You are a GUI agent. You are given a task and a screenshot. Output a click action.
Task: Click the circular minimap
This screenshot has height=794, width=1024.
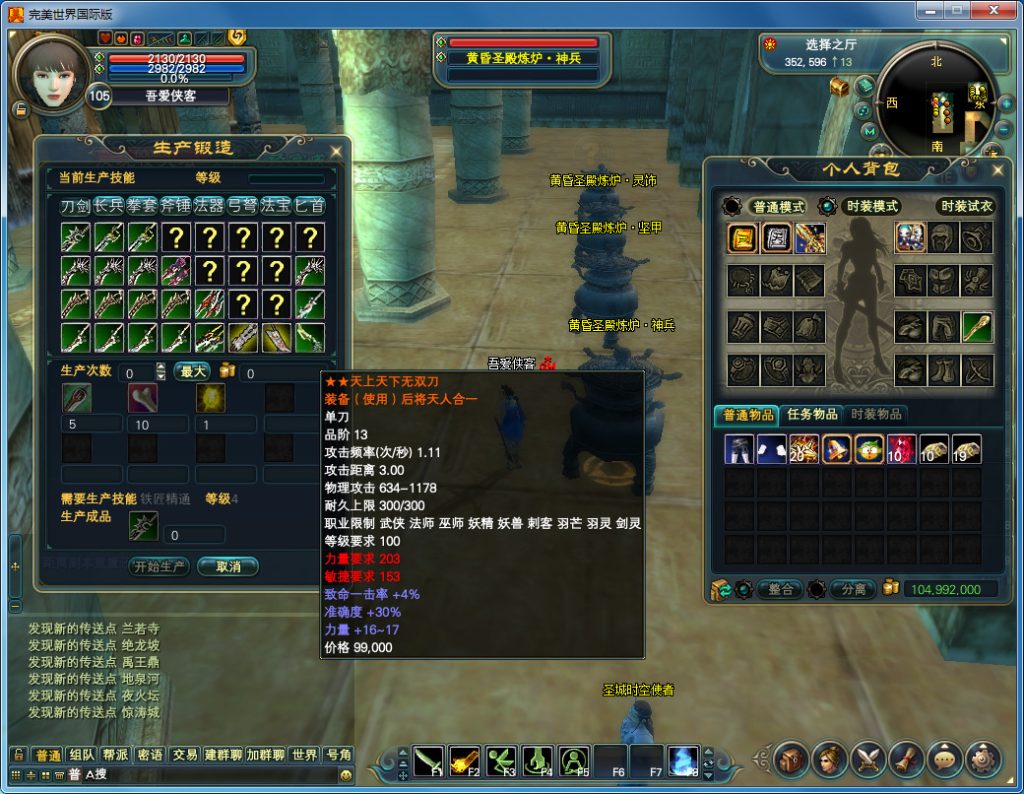tap(938, 101)
